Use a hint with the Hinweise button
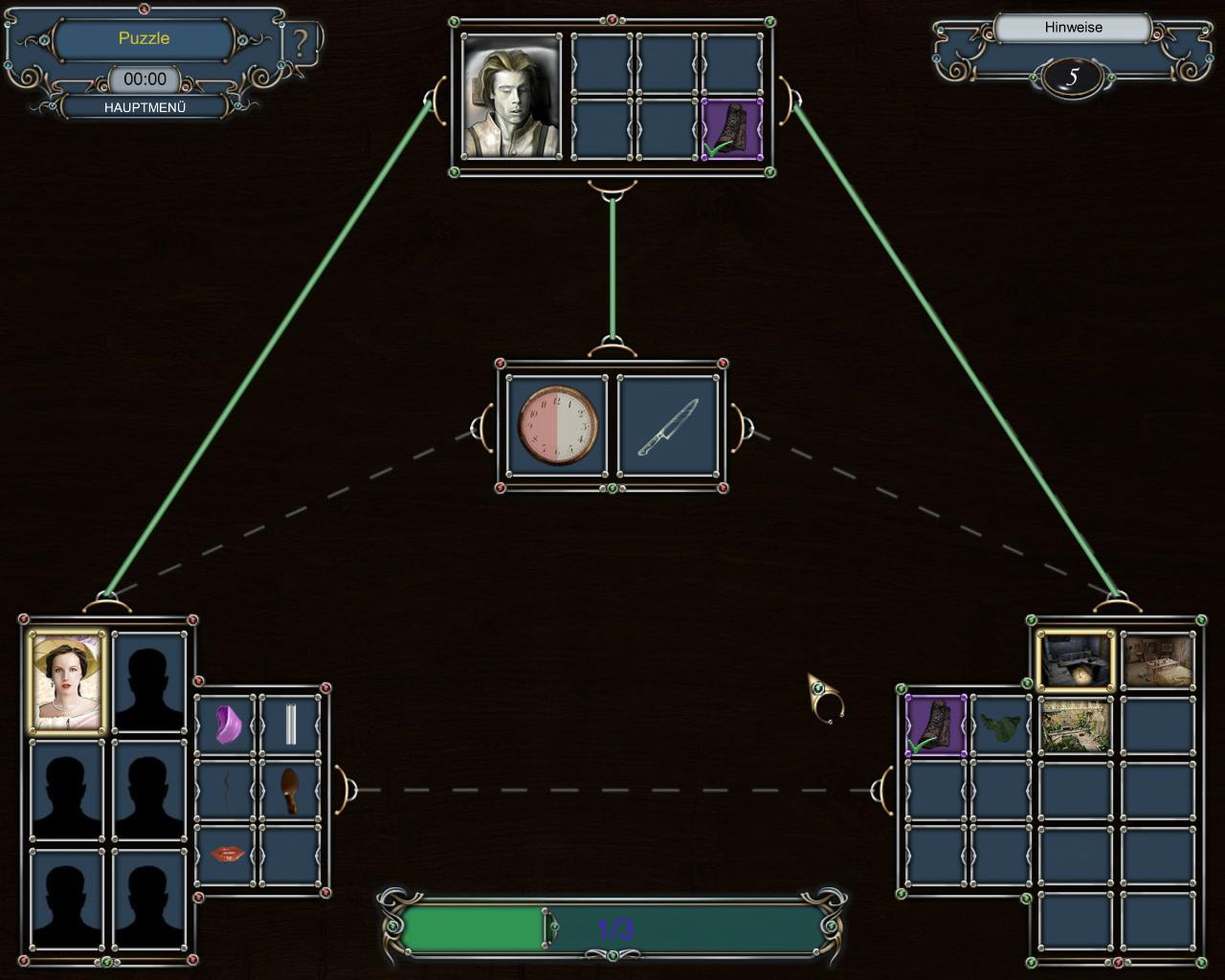Screen dimensions: 1225x980 click(x=1073, y=28)
